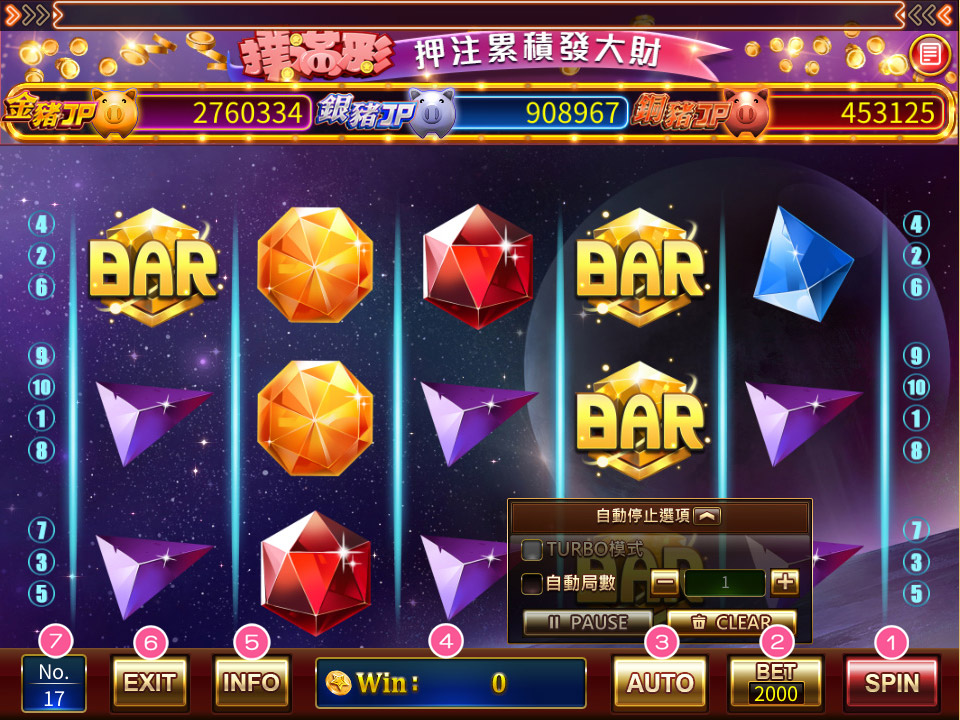960x720 pixels.
Task: Enable the TURBO mode checkbox
Action: (x=533, y=550)
